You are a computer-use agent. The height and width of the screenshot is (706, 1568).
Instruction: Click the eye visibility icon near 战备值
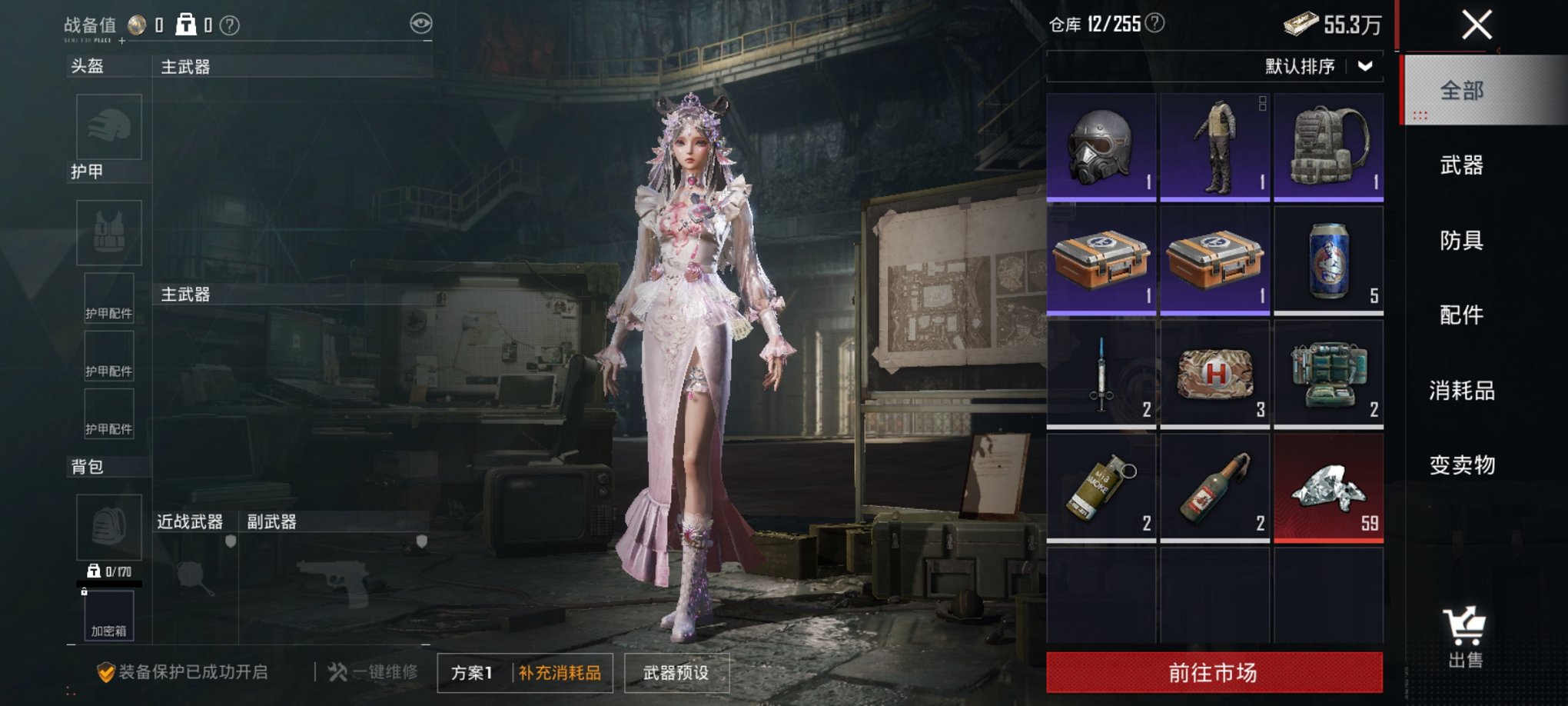pos(419,25)
